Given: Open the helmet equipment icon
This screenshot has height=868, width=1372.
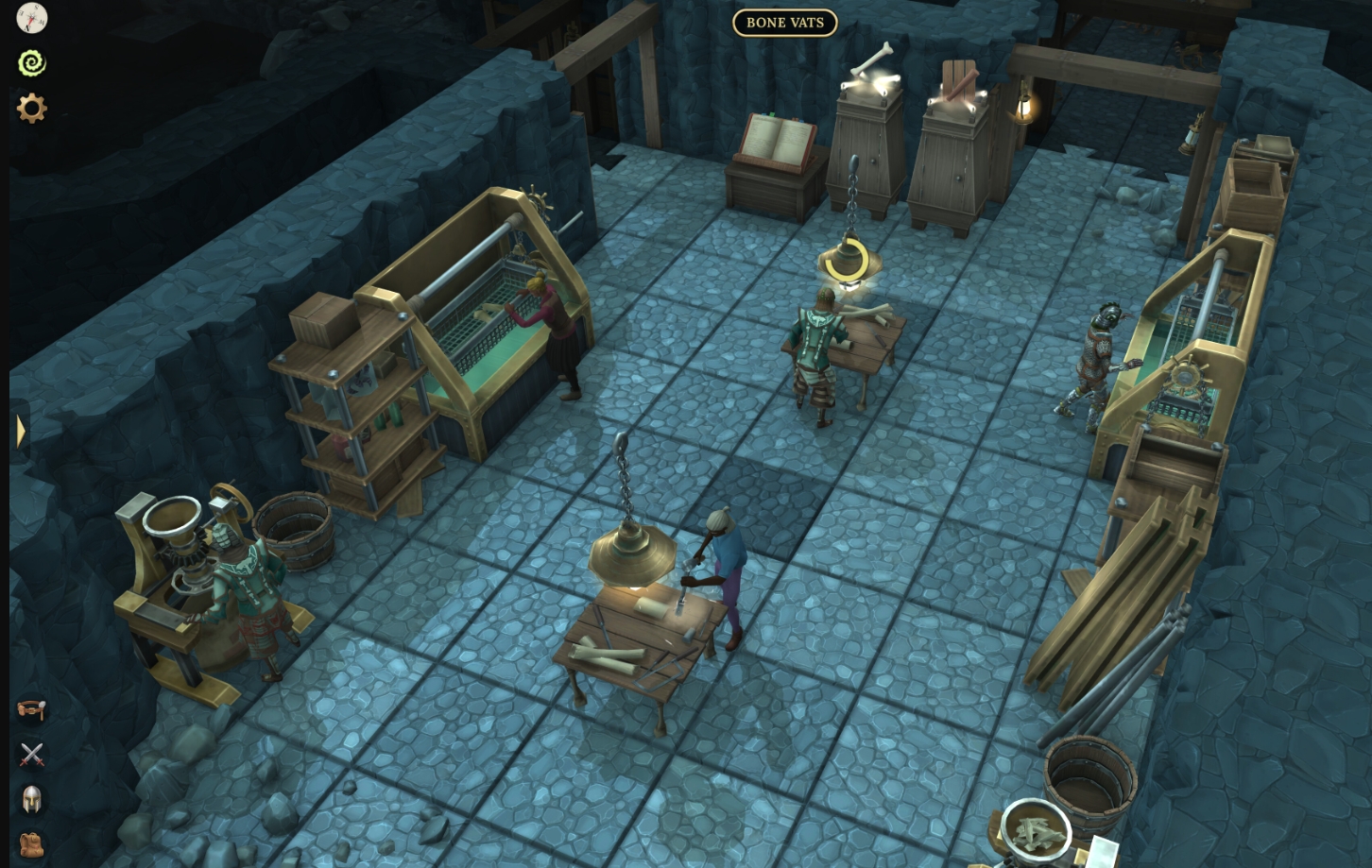Looking at the screenshot, I should [32, 800].
